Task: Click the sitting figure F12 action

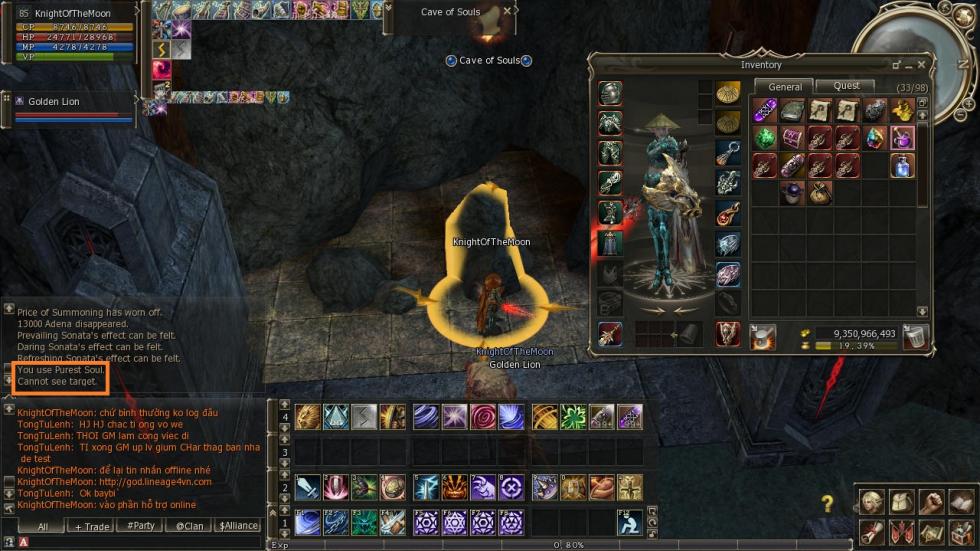Action: [x=628, y=522]
